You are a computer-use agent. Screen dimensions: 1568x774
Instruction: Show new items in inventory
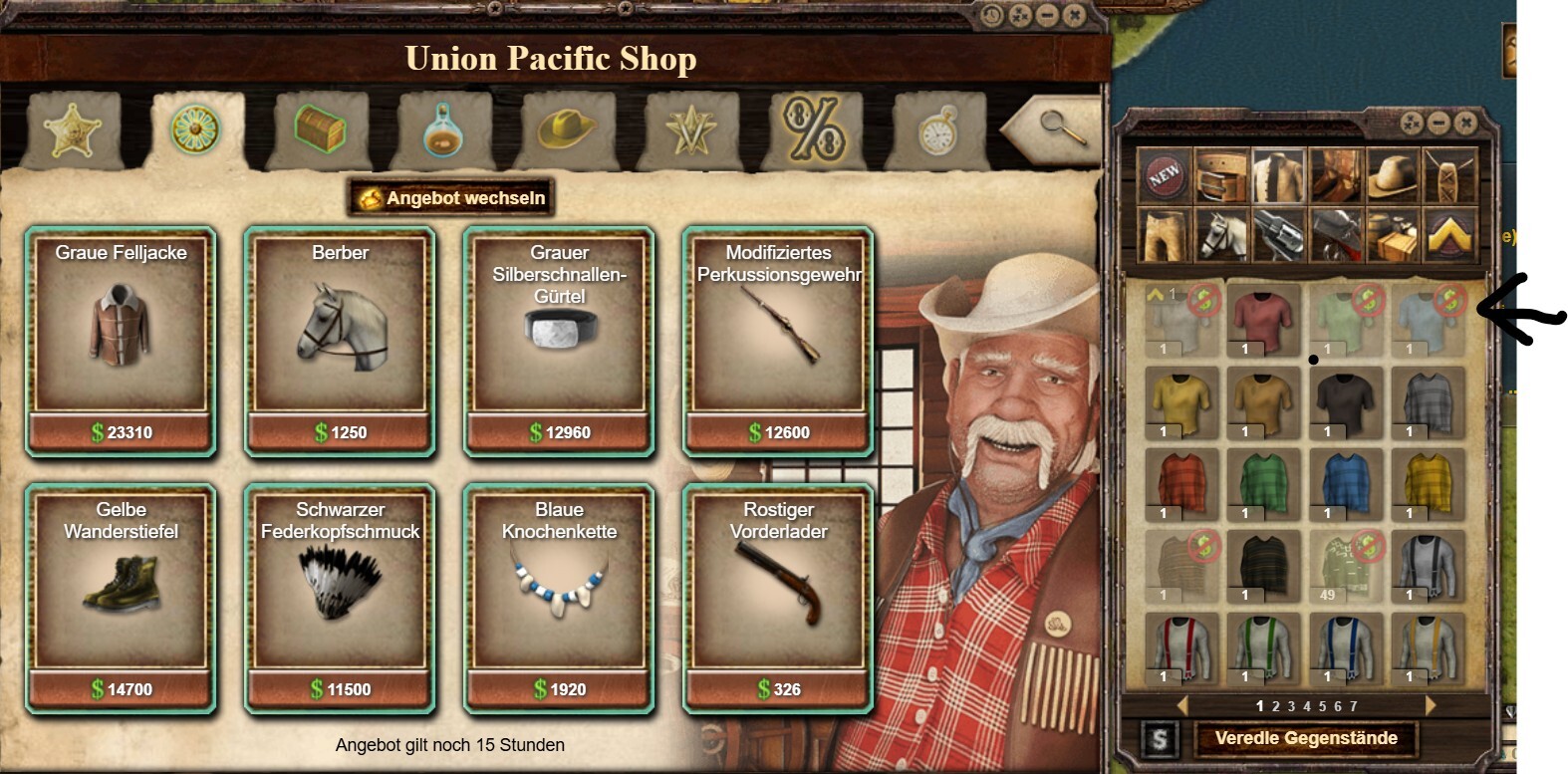(x=1164, y=176)
